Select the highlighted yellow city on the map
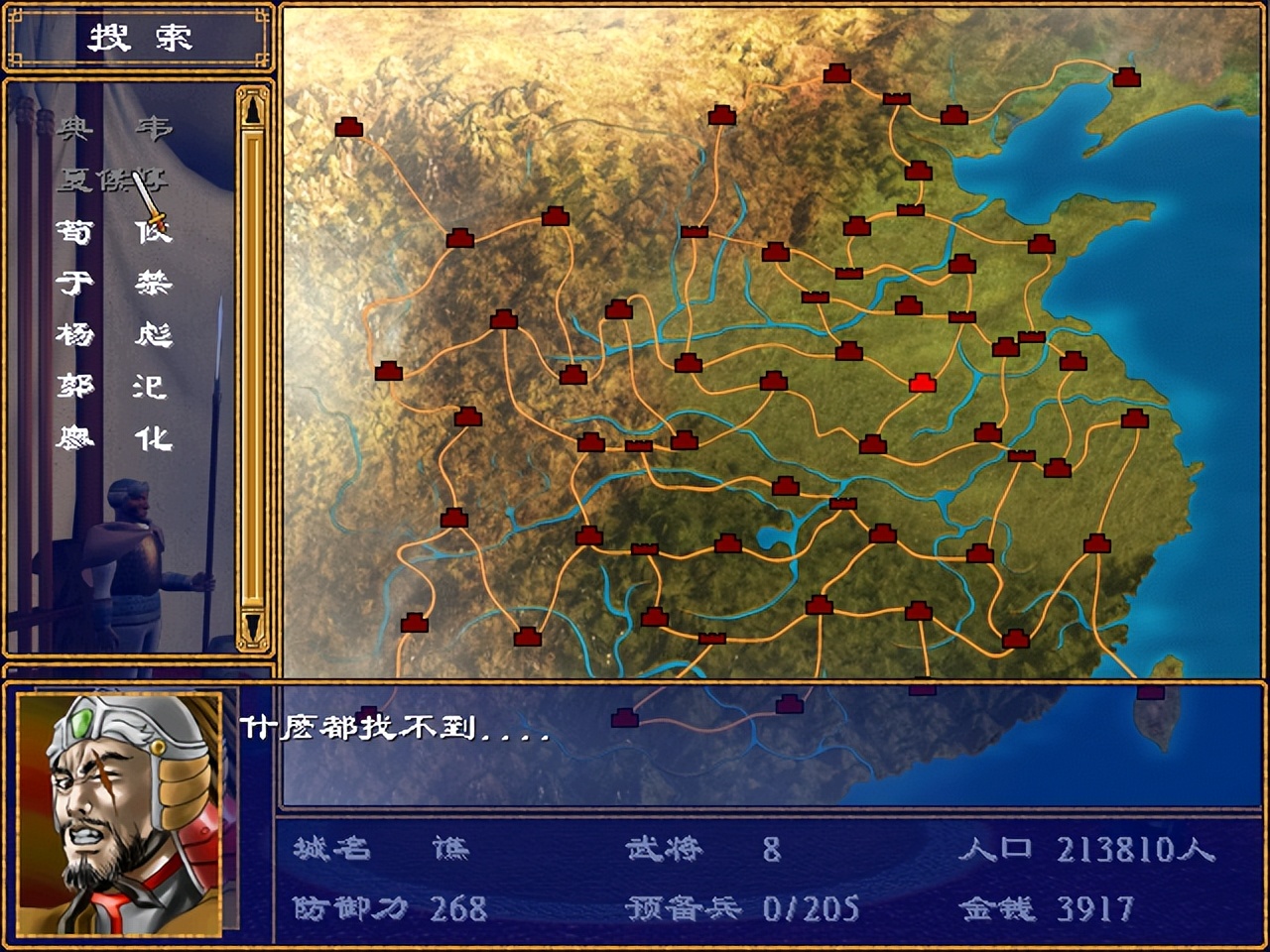Image resolution: width=1270 pixels, height=952 pixels. pos(921,382)
